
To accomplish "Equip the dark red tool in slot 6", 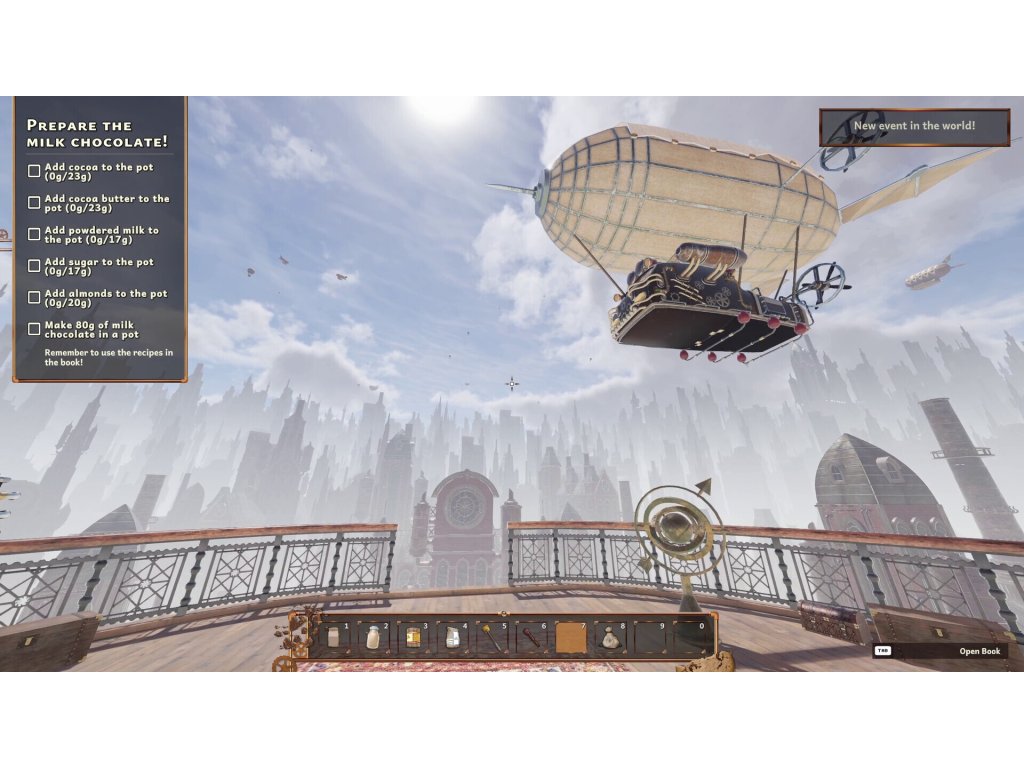I will (531, 638).
